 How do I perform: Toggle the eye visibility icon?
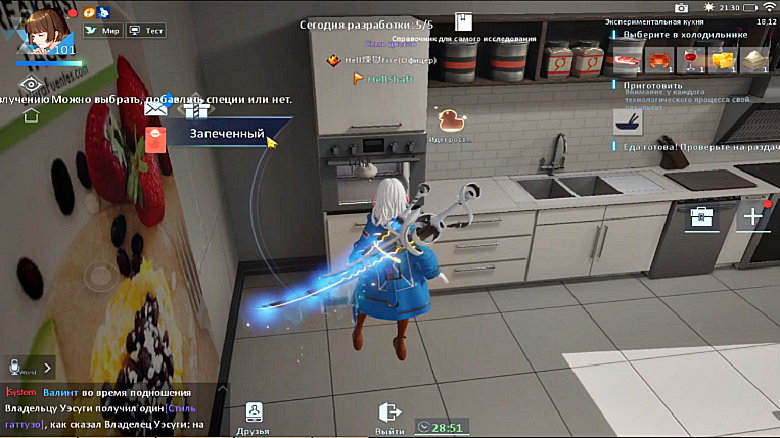click(x=31, y=85)
